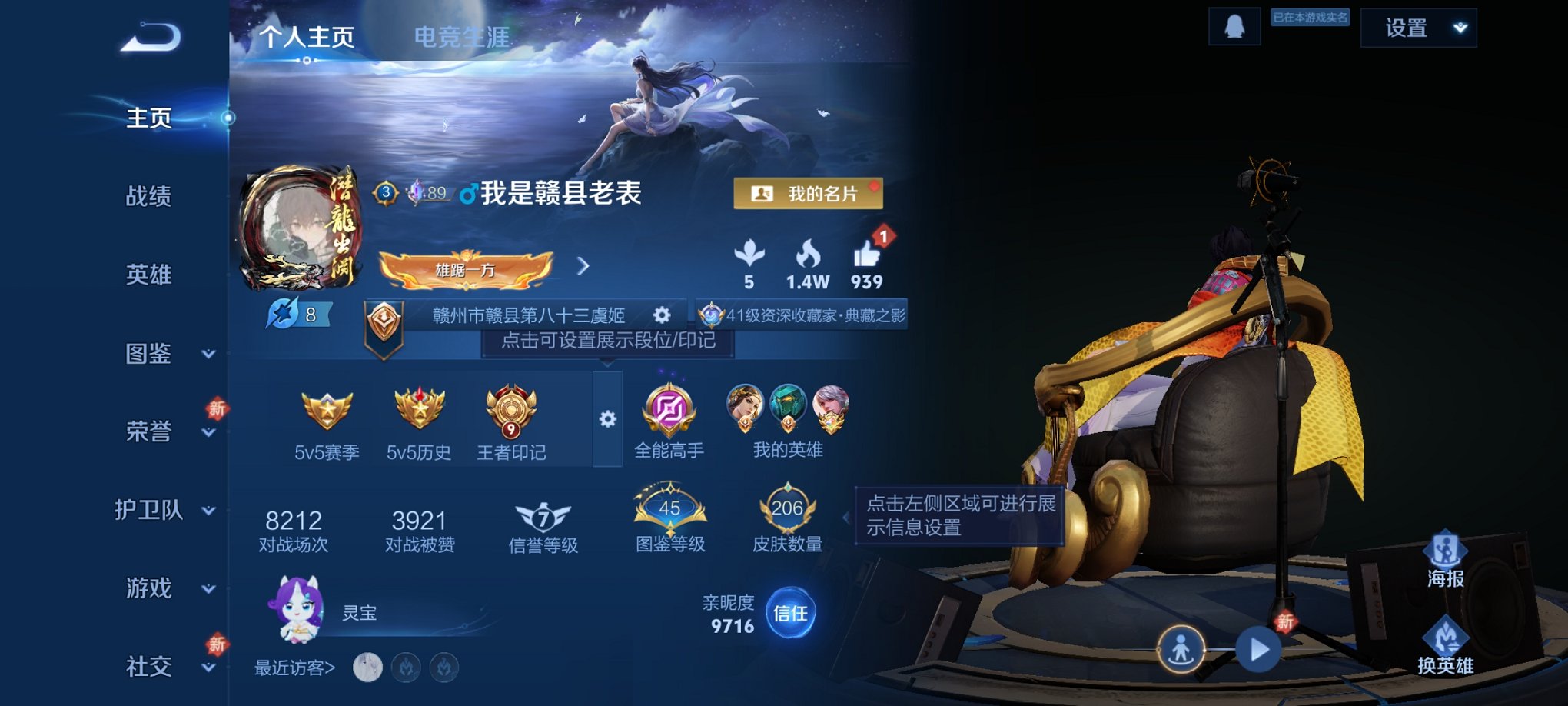
Task: Open rank display settings via gear icon
Action: tap(662, 315)
